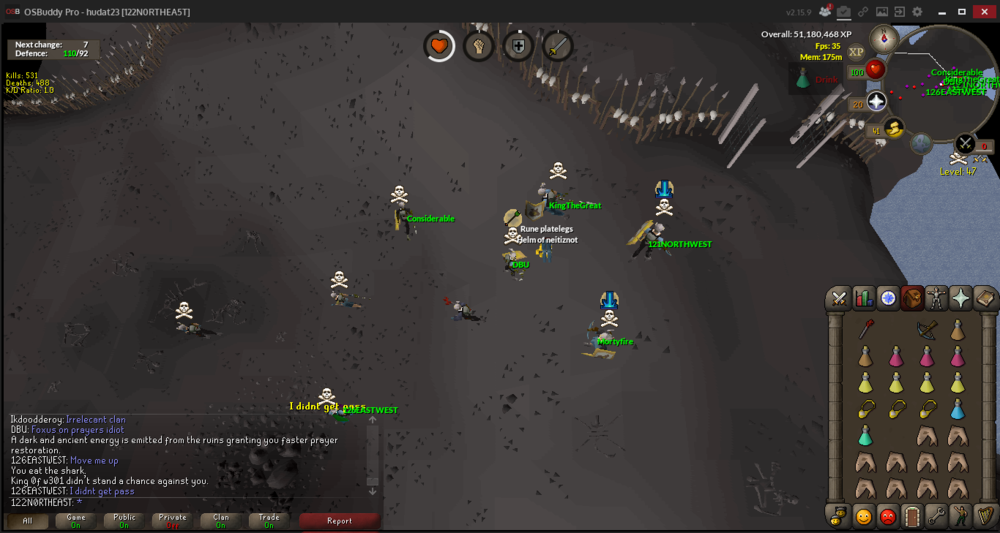Close the OSBuddy client window
This screenshot has height=533, width=1000.
point(983,11)
